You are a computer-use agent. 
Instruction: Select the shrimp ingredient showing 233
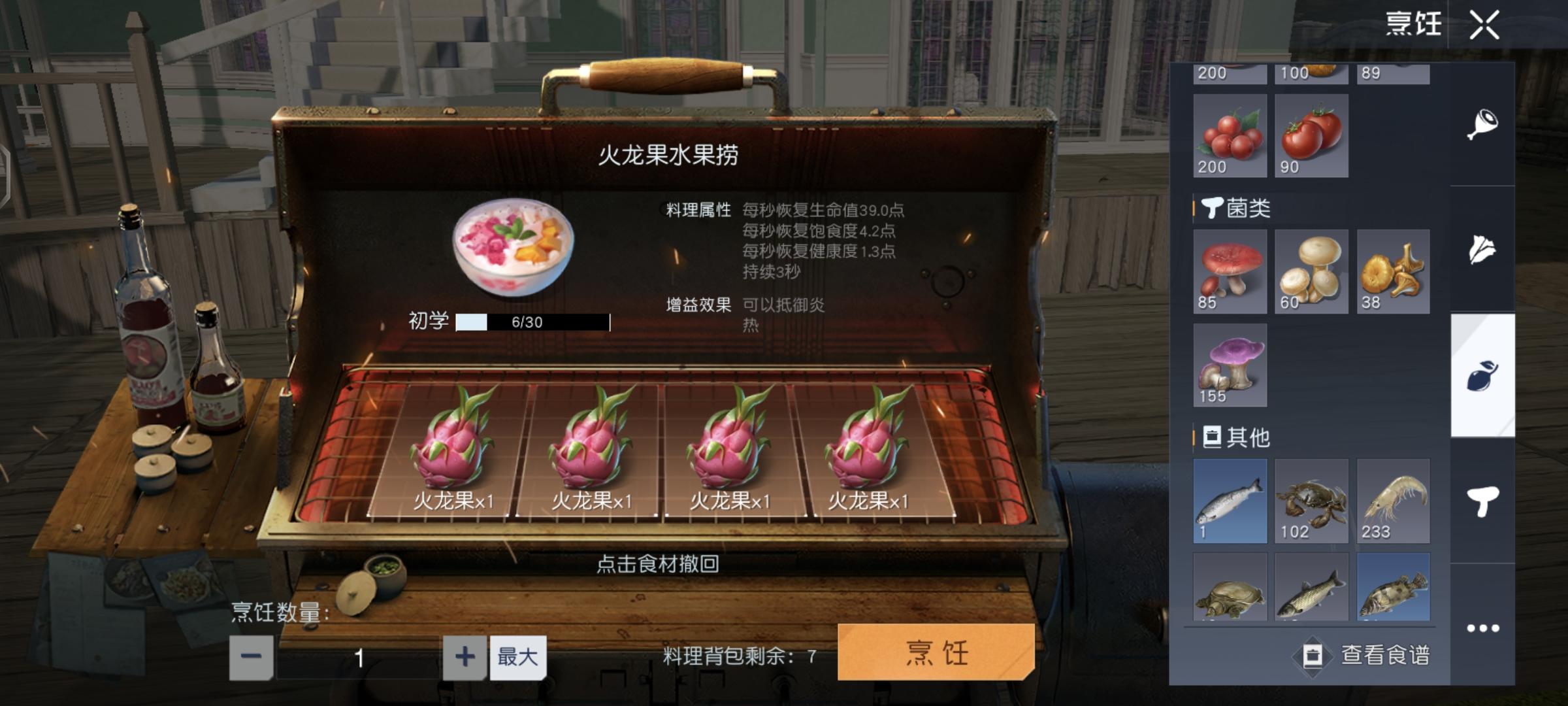(x=1392, y=500)
